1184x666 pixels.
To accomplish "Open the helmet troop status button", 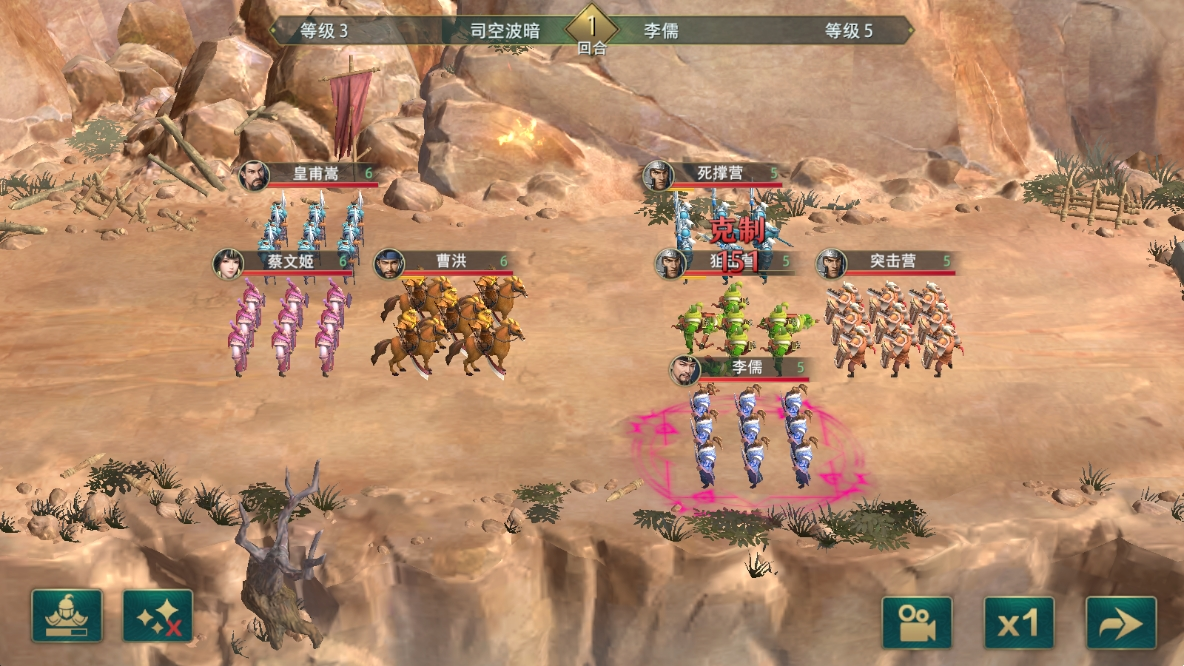I will pyautogui.click(x=67, y=616).
